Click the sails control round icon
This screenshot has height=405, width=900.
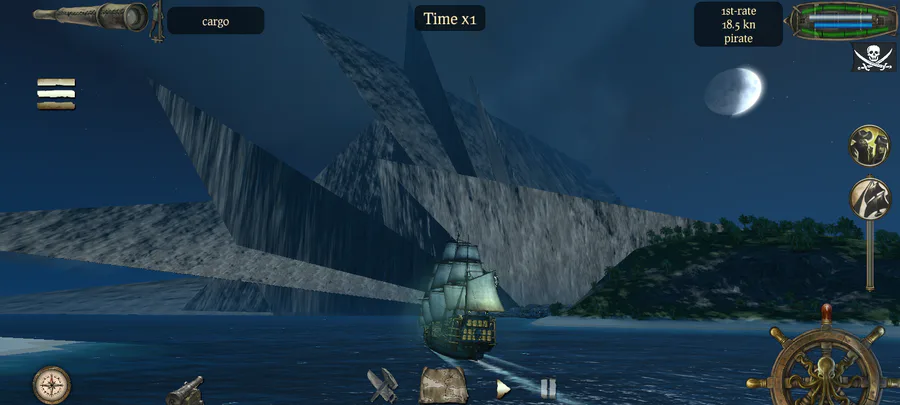point(869,198)
